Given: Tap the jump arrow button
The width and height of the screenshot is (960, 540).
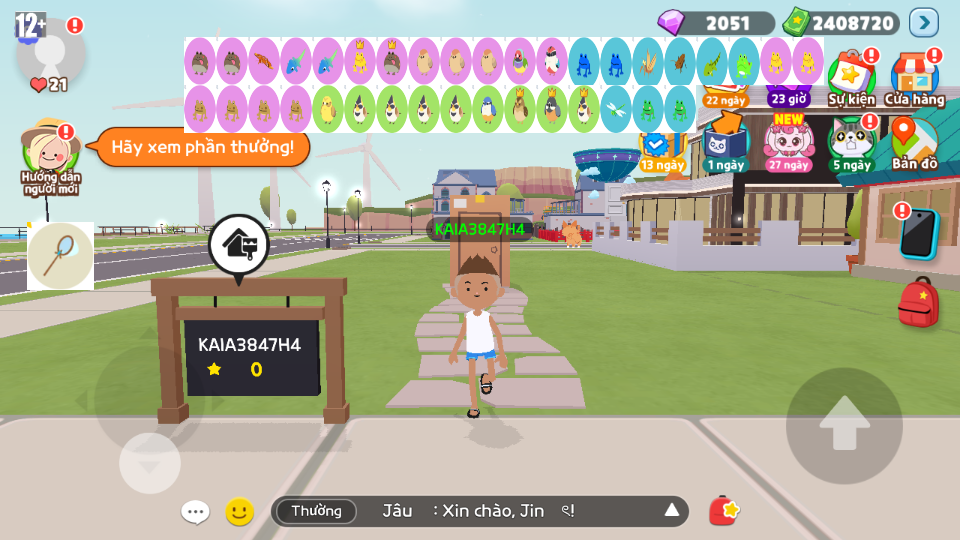Looking at the screenshot, I should pos(844,426).
